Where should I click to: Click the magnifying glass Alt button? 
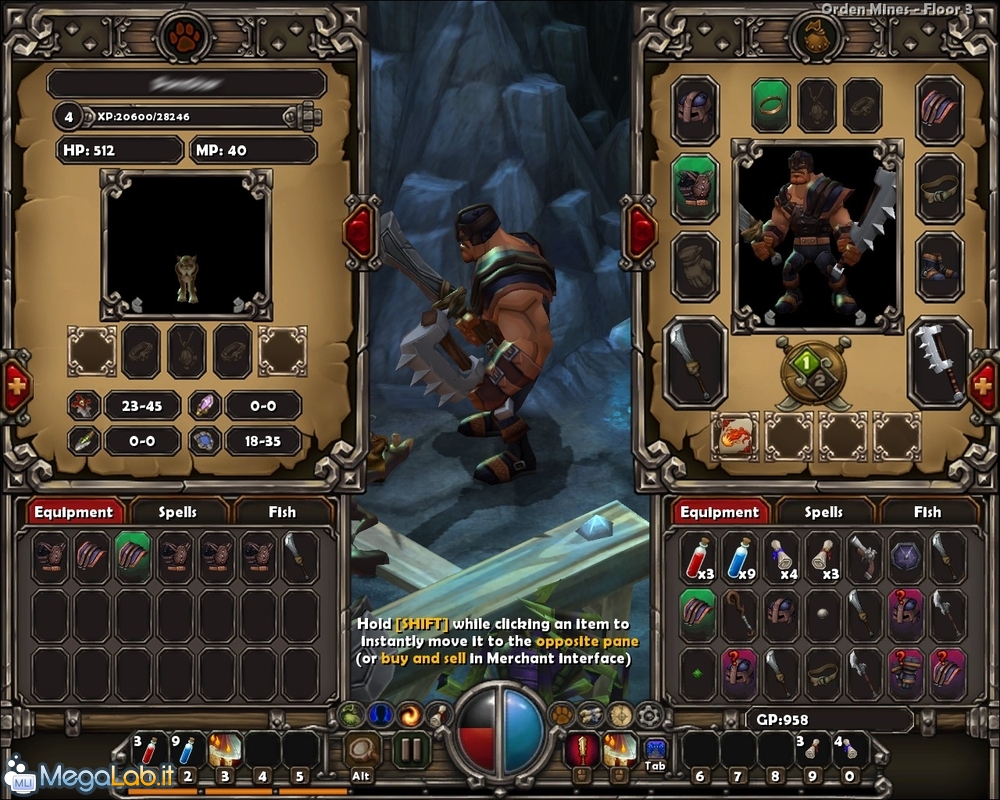362,749
